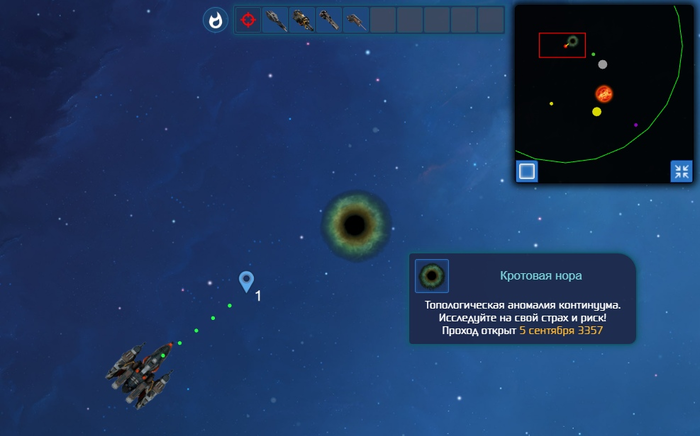The height and width of the screenshot is (436, 700).
Task: Click the purple dot on the minimap
Action: coord(636,125)
